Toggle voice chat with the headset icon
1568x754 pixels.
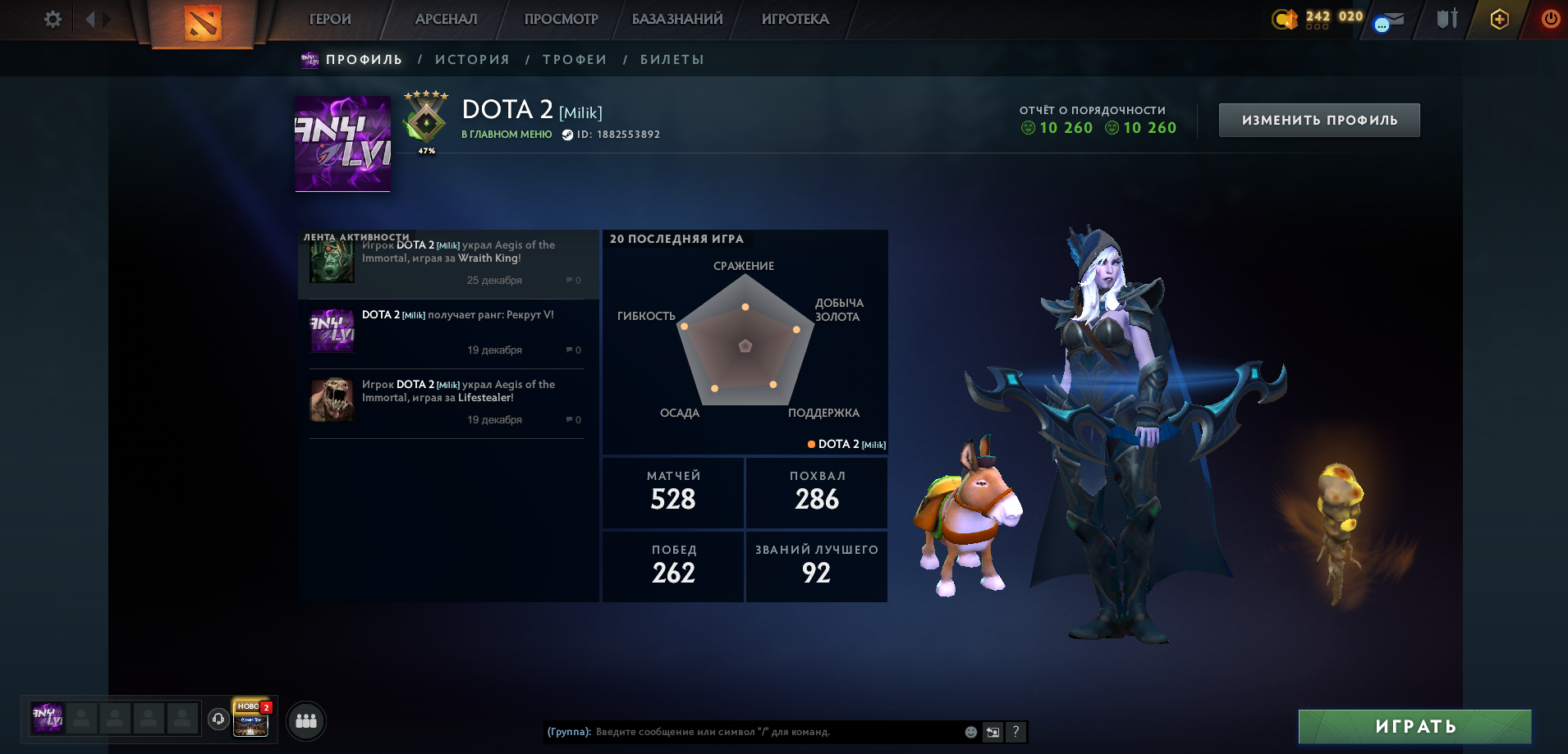coord(218,720)
